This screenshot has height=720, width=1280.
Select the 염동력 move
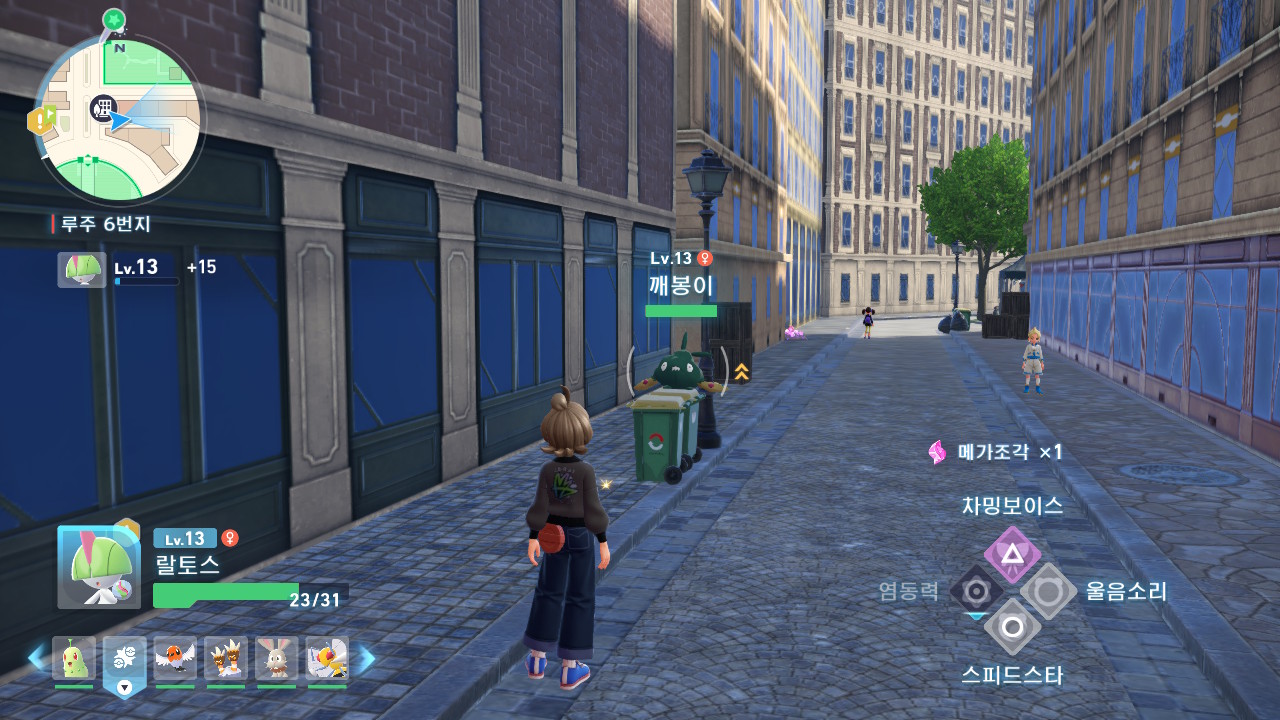point(976,591)
